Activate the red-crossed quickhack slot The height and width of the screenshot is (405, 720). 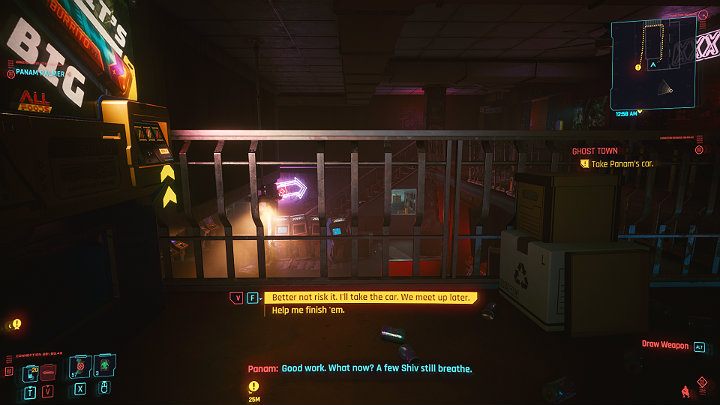[x=78, y=368]
